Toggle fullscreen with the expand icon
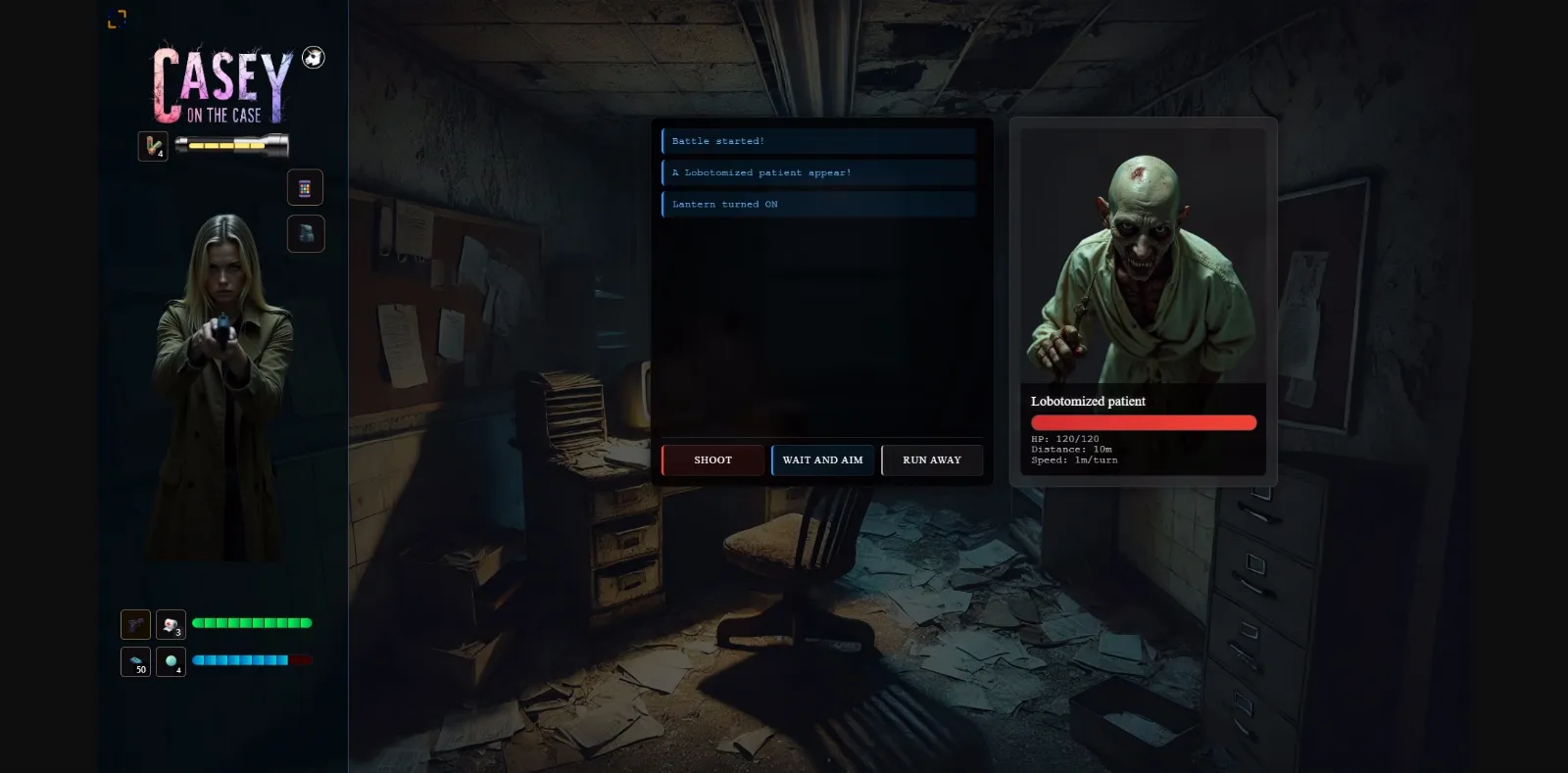 tap(119, 18)
